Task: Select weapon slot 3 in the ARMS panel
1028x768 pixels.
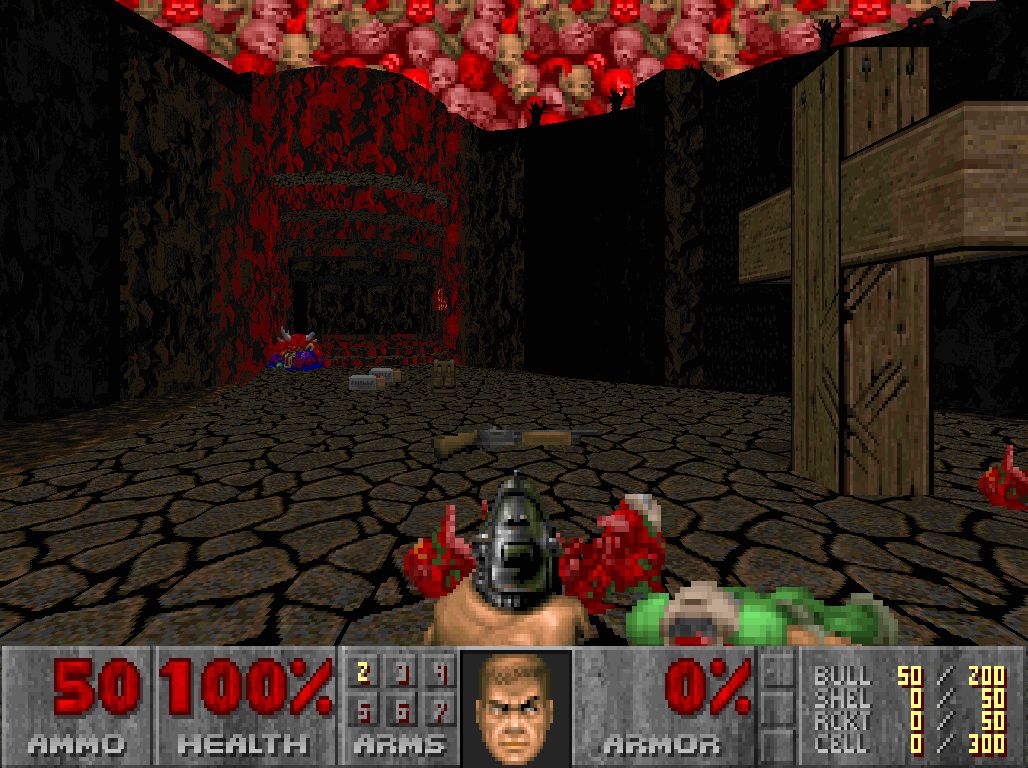Action: (403, 674)
